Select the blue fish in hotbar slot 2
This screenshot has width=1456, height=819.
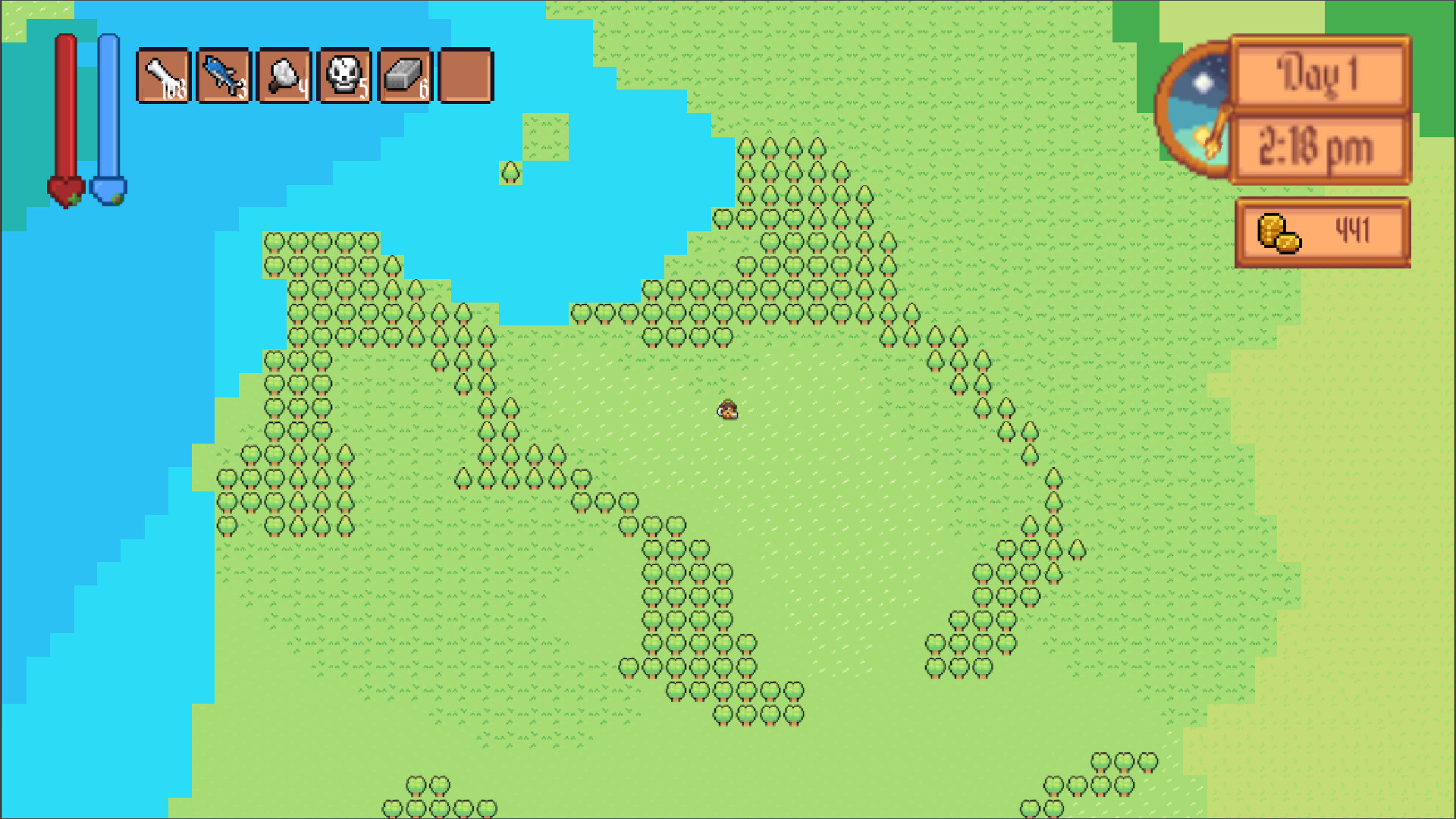(x=224, y=76)
